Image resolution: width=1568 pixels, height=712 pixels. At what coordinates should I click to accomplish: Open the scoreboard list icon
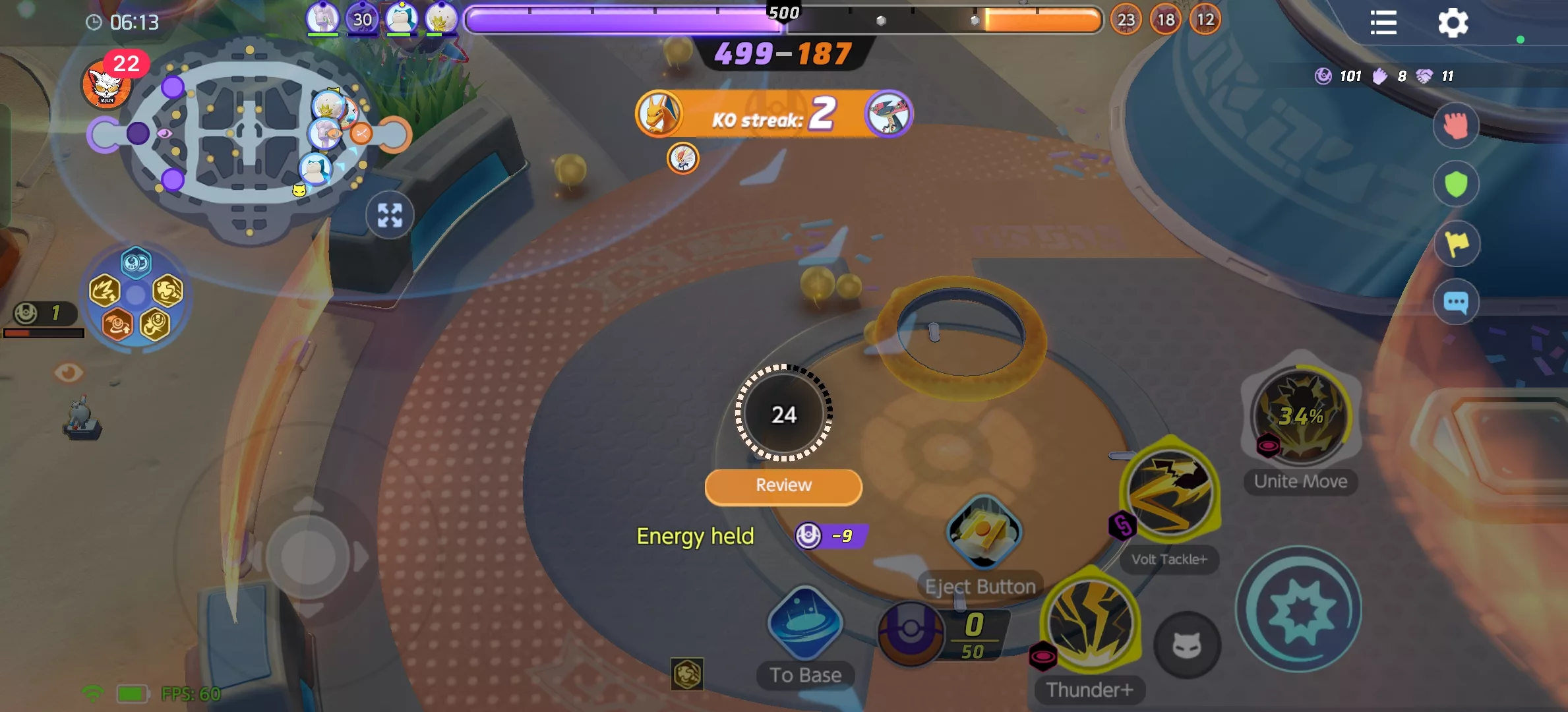1383,23
